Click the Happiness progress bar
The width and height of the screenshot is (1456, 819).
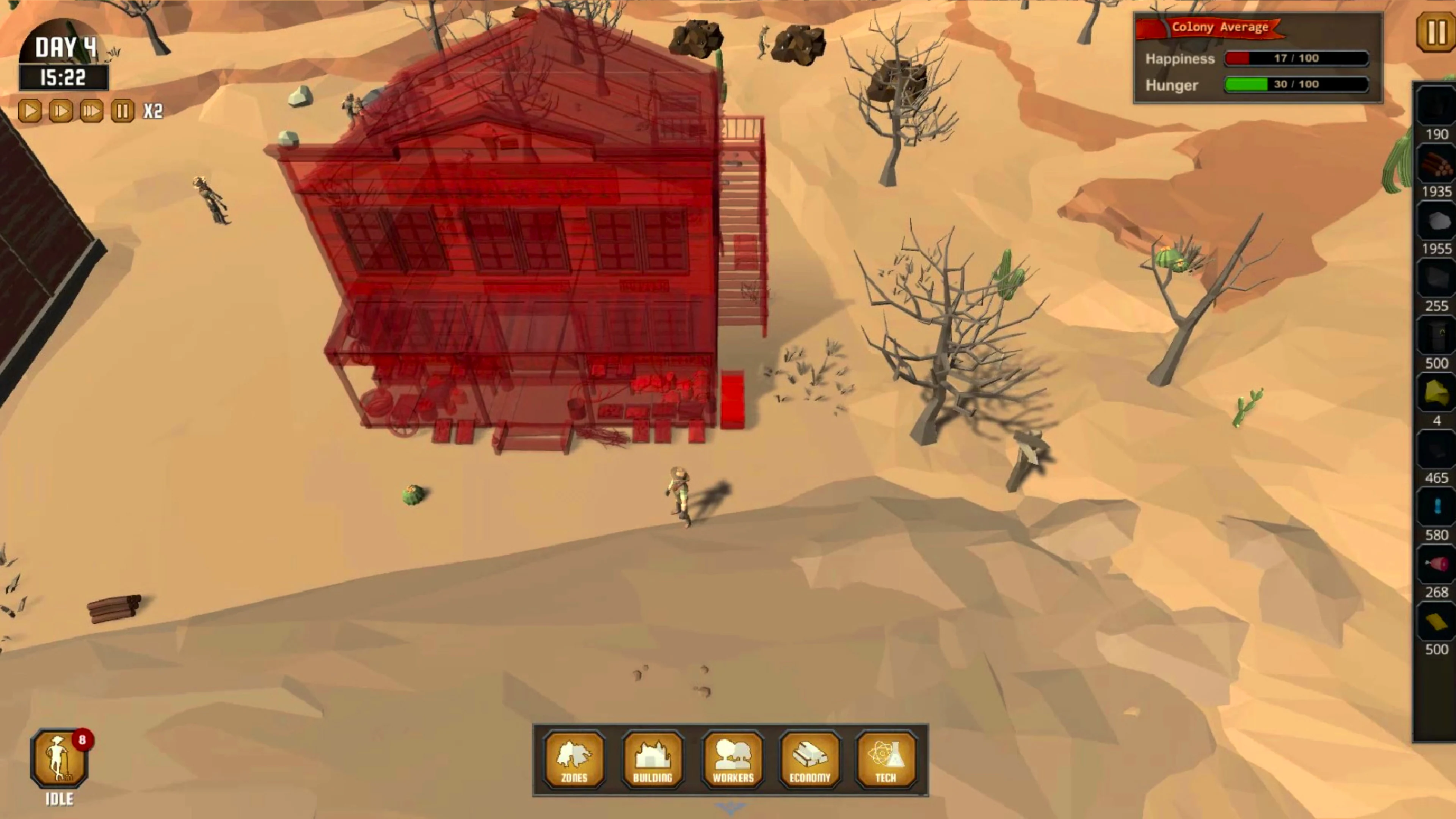(x=1296, y=58)
